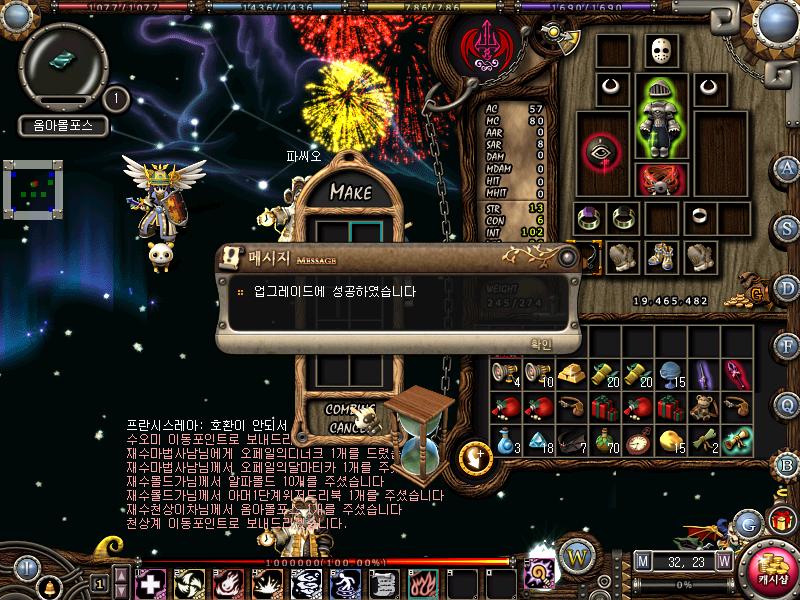
Task: Open the minimap panel
Action: tap(33, 190)
